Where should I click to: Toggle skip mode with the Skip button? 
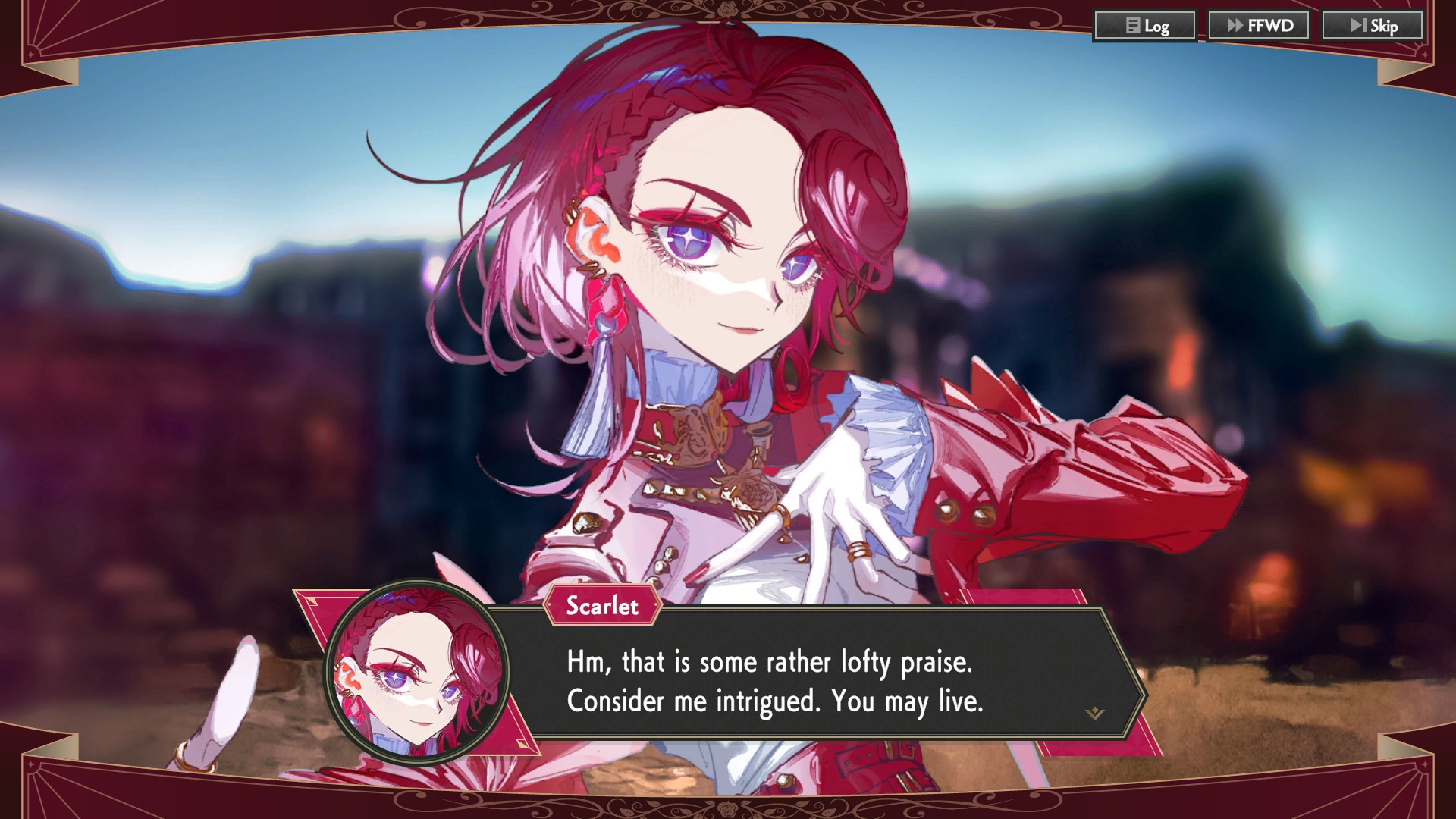[x=1373, y=25]
